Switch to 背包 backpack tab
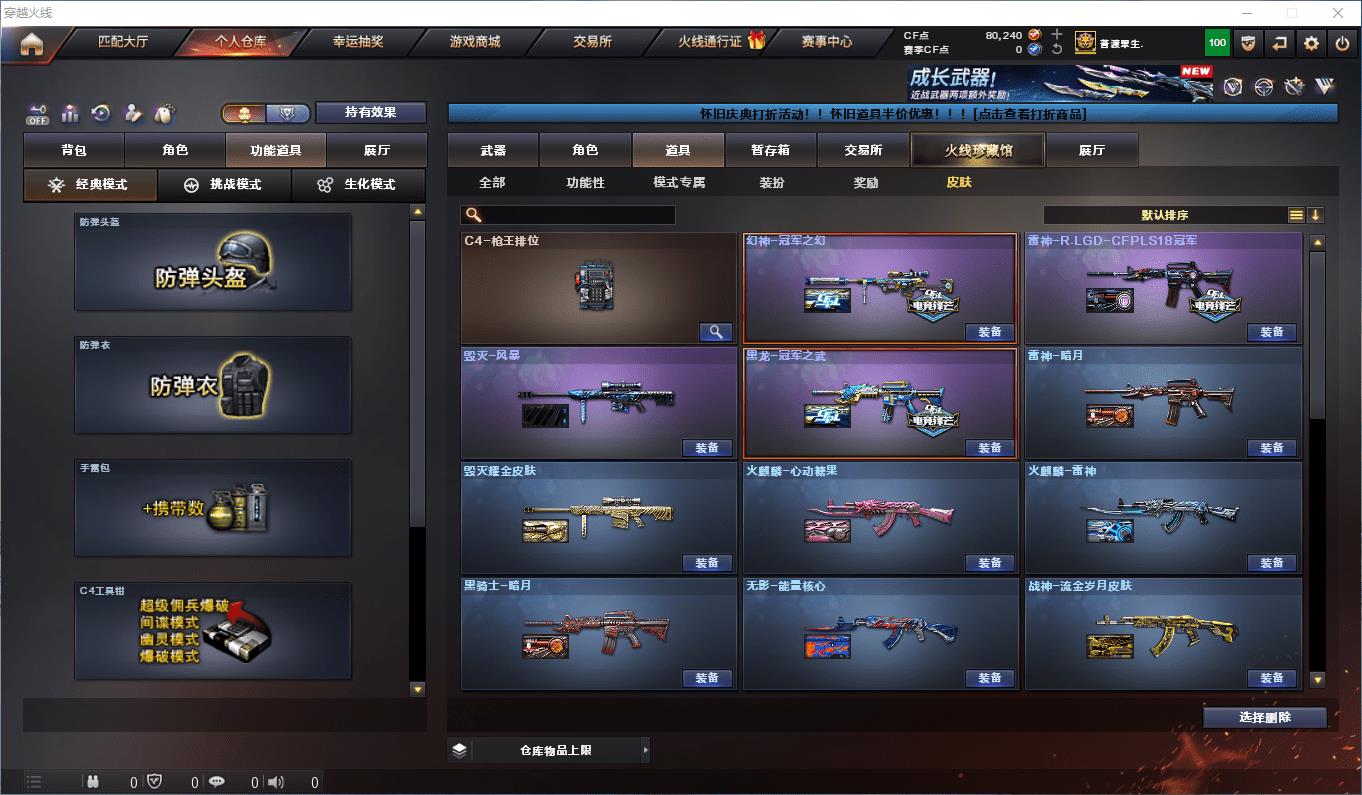 click(74, 150)
